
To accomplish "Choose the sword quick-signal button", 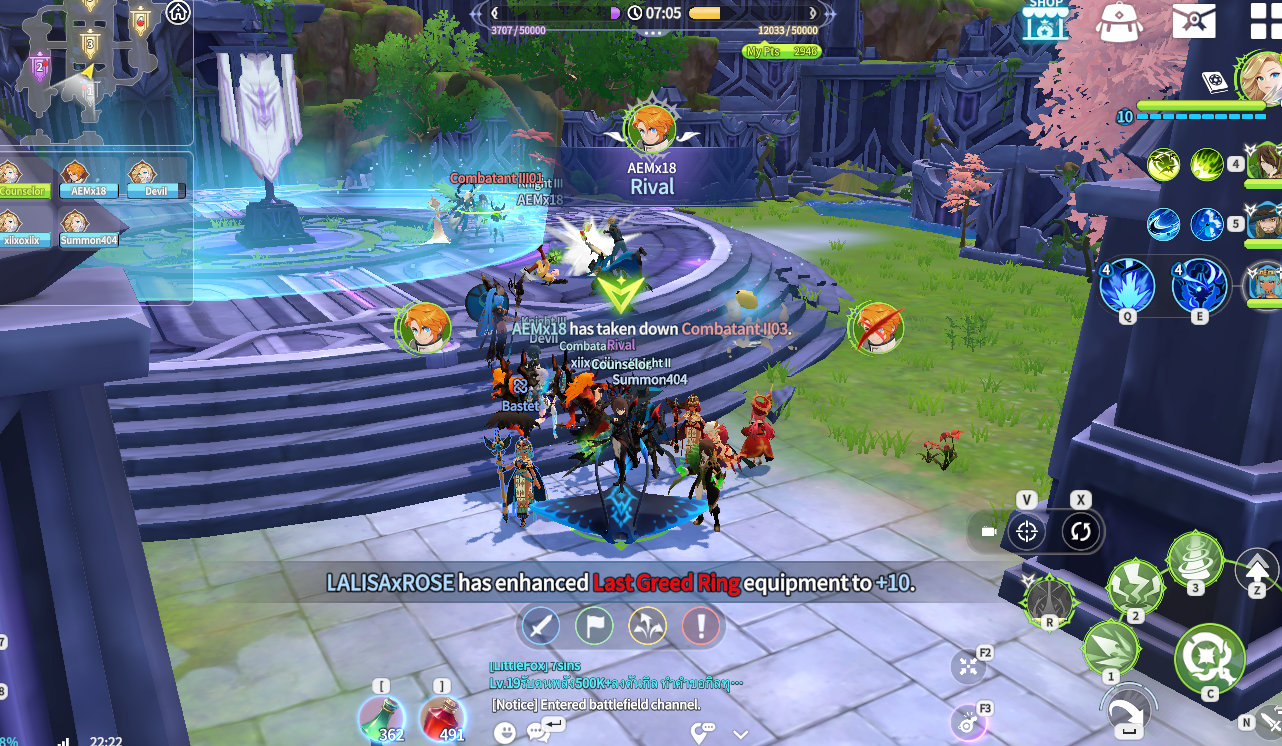I will click(542, 627).
